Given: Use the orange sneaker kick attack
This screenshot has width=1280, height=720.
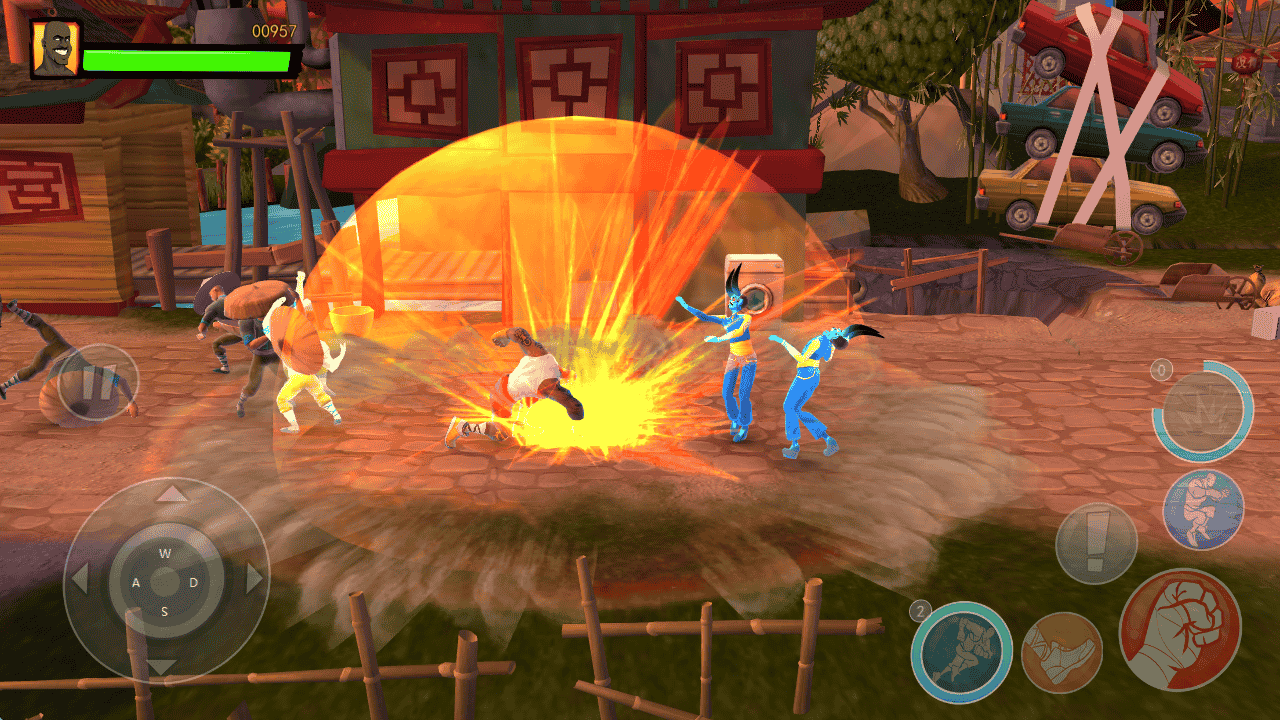Looking at the screenshot, I should [1062, 653].
